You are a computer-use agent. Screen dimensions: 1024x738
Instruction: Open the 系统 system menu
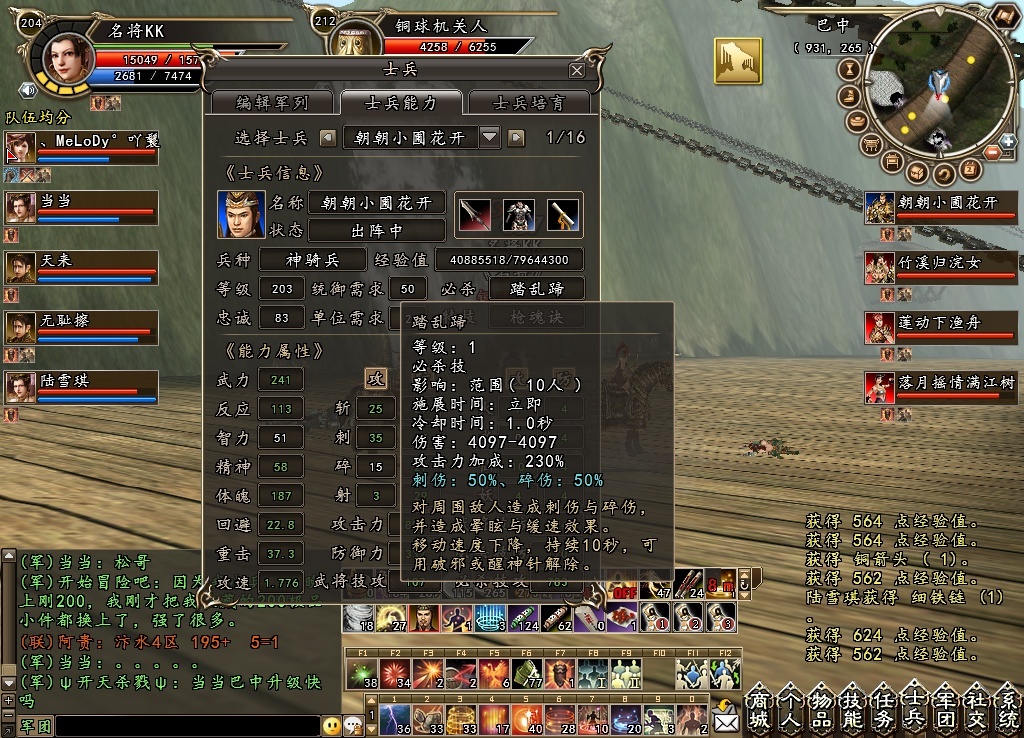(x=1008, y=708)
